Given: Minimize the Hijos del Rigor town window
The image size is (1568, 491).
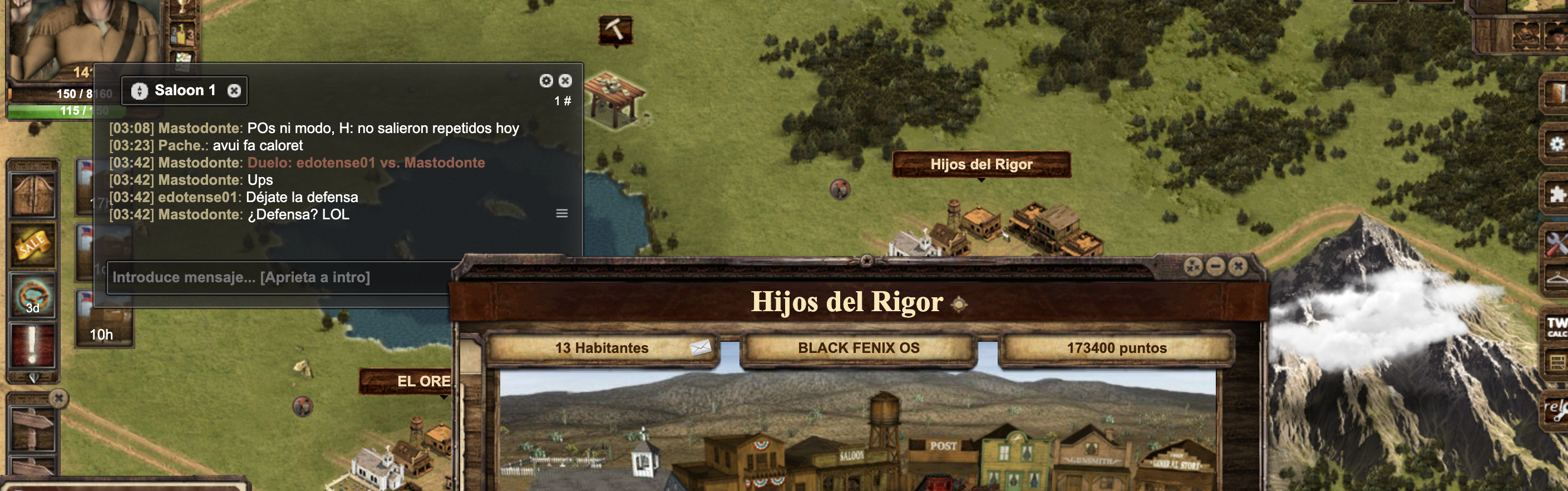Looking at the screenshot, I should [x=1216, y=267].
